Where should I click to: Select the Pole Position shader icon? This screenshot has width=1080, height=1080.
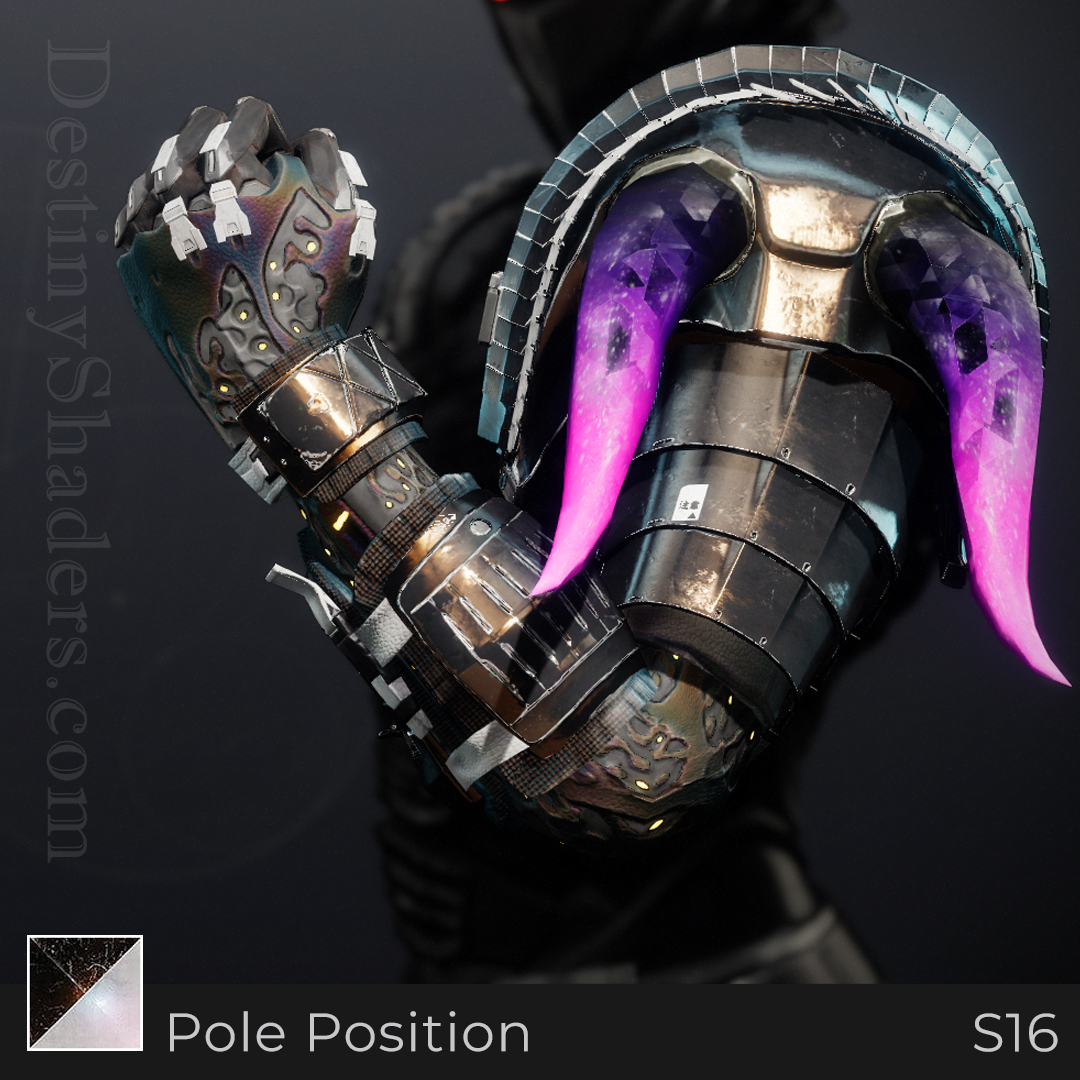tap(85, 992)
